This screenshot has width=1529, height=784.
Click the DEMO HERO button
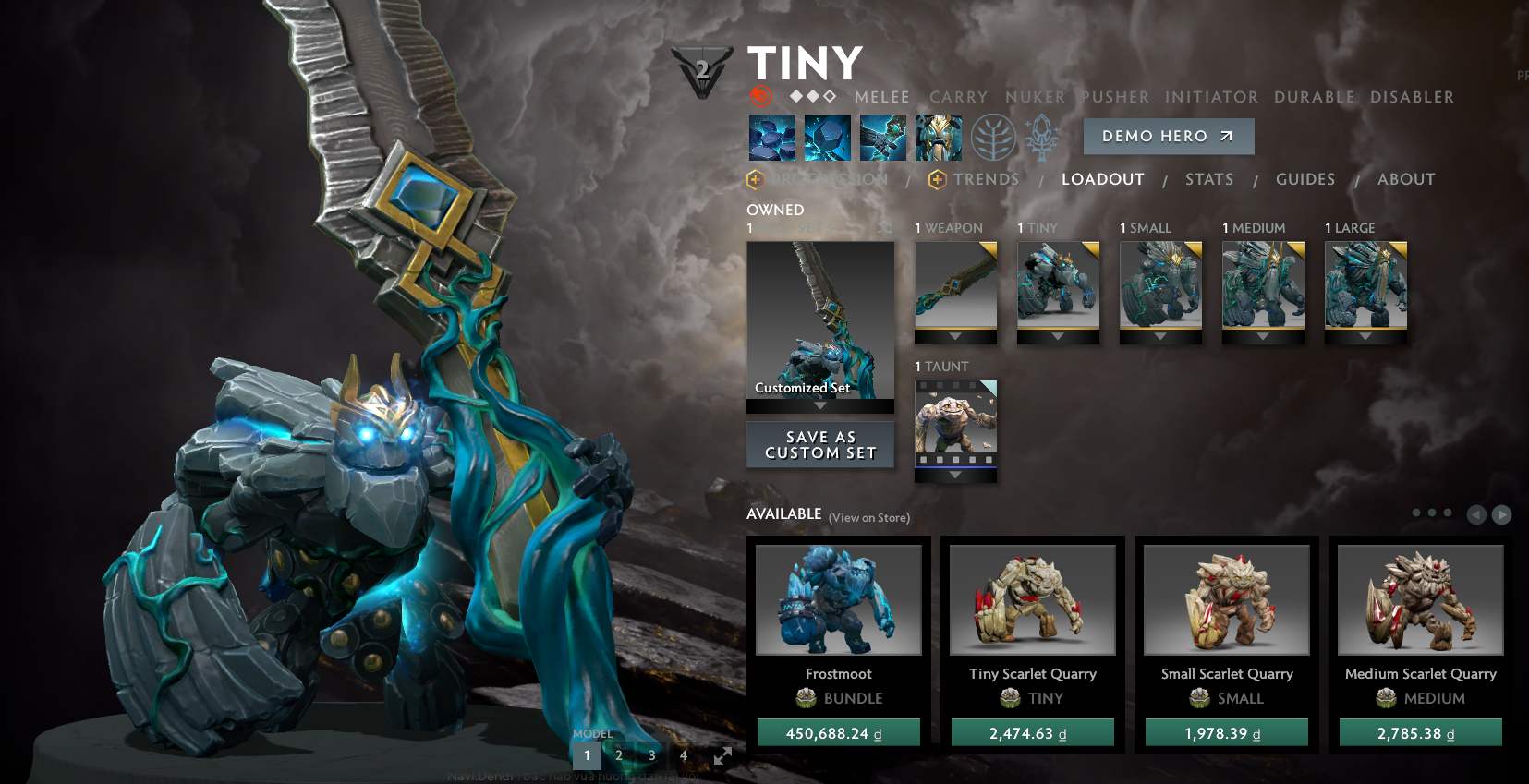[x=1168, y=136]
